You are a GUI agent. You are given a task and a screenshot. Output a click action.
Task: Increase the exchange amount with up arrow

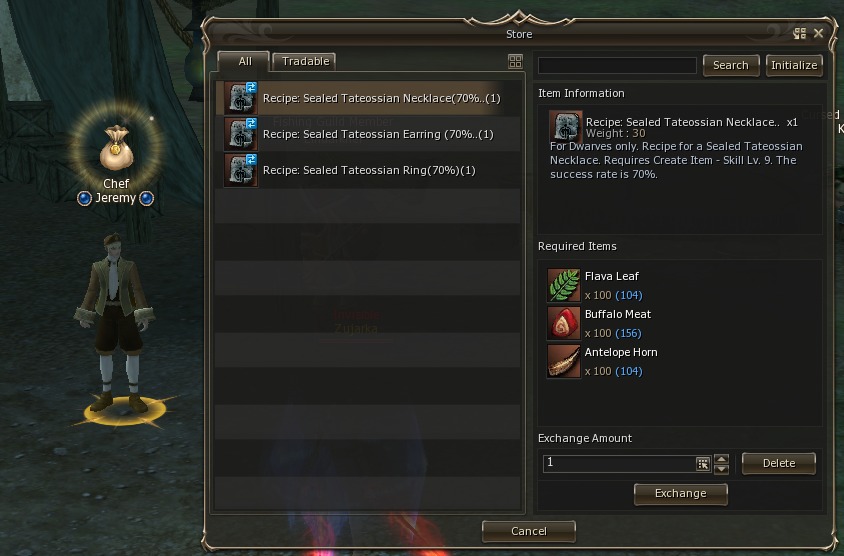pos(722,459)
